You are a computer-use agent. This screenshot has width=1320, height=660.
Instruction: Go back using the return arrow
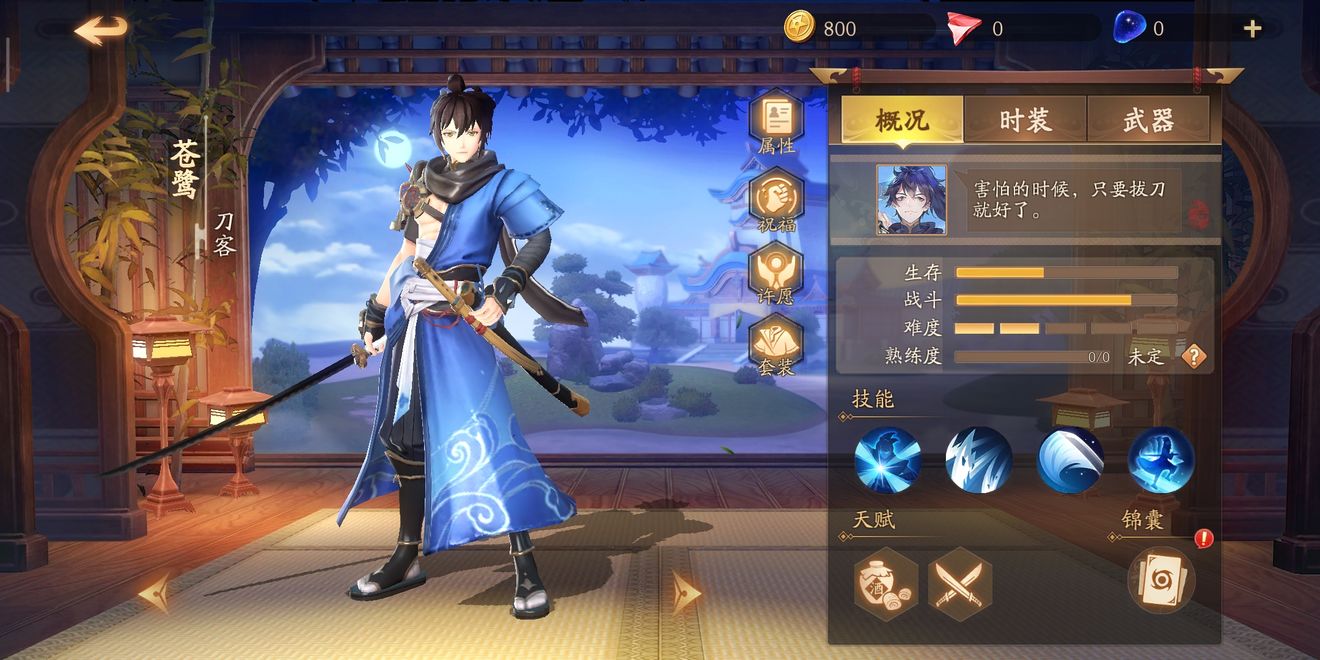(101, 30)
